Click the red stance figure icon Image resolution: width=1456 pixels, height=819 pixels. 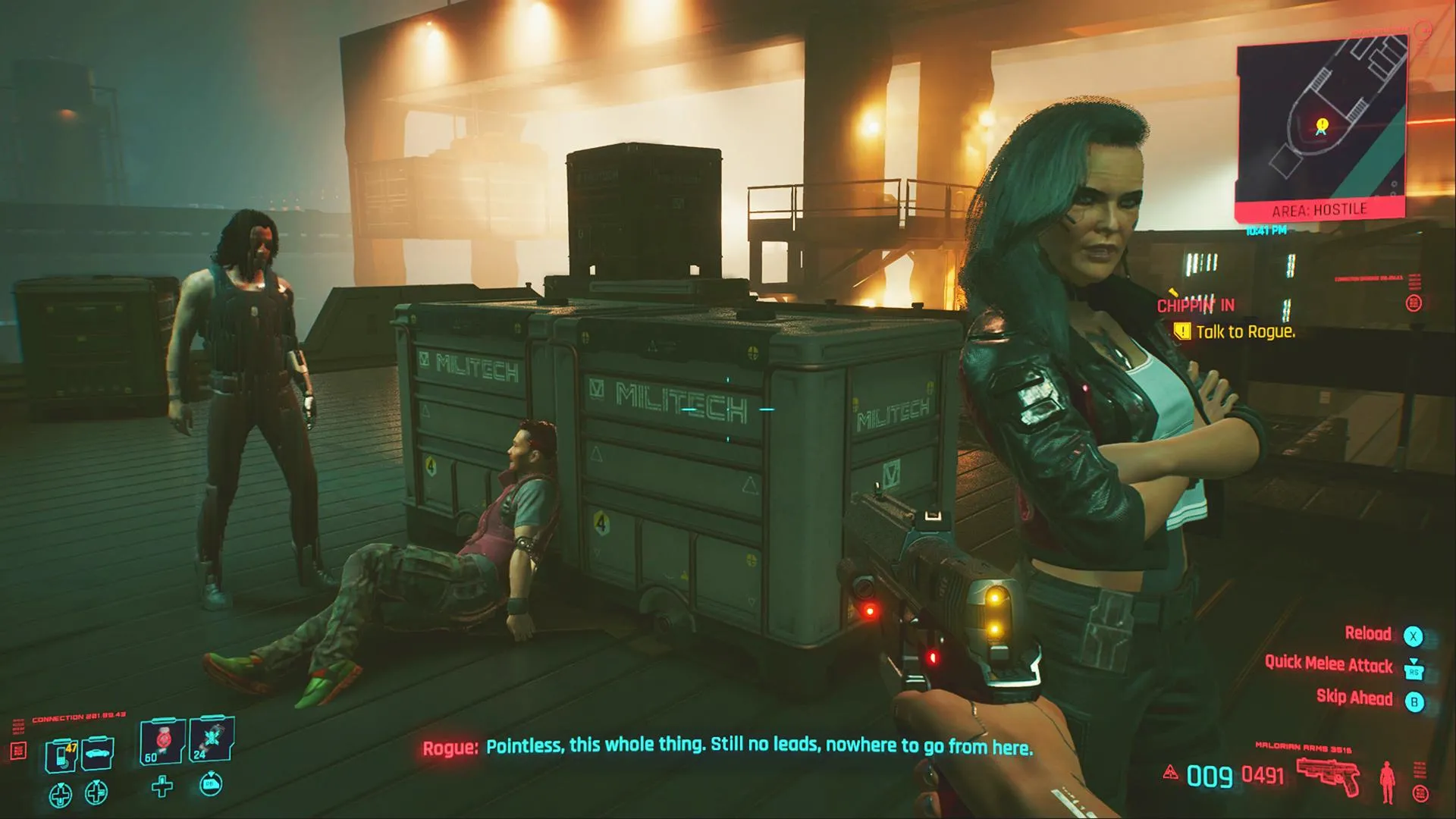point(1388,783)
